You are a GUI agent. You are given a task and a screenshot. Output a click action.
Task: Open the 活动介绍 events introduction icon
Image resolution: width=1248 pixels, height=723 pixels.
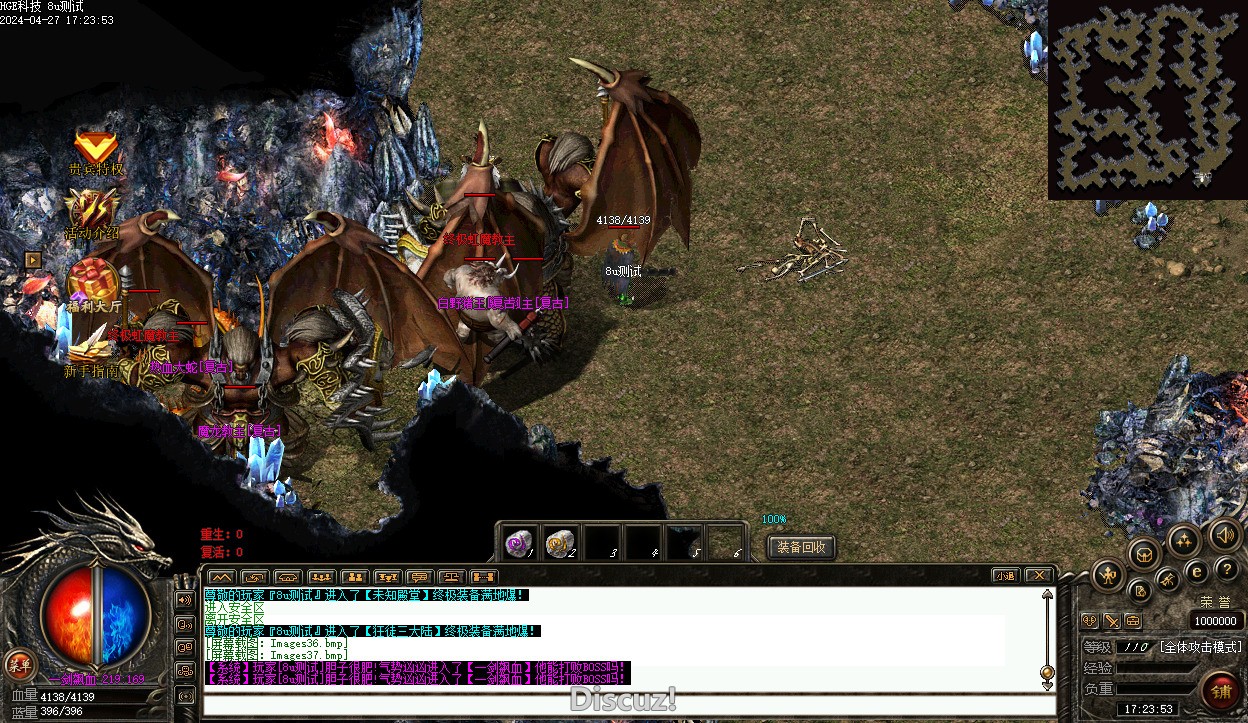pos(93,211)
